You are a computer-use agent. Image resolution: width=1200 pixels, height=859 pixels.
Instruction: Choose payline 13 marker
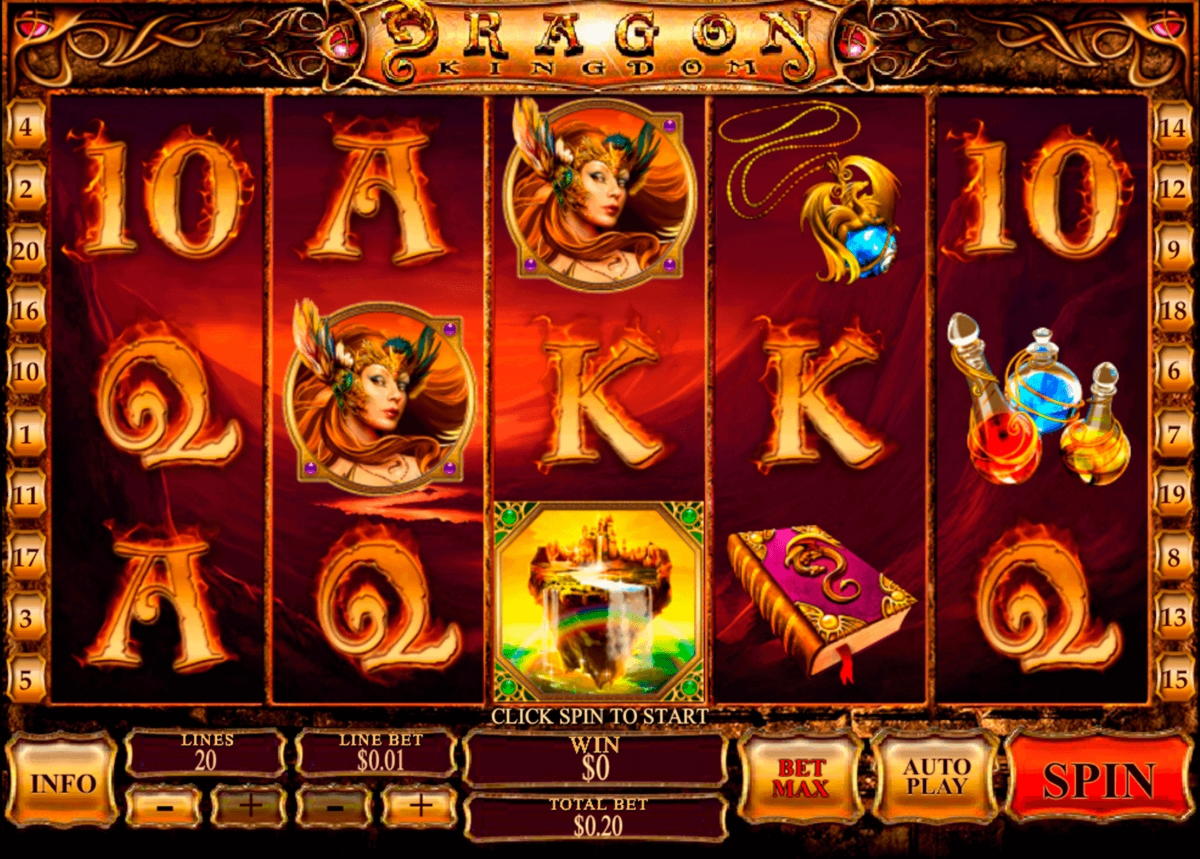click(x=1173, y=617)
